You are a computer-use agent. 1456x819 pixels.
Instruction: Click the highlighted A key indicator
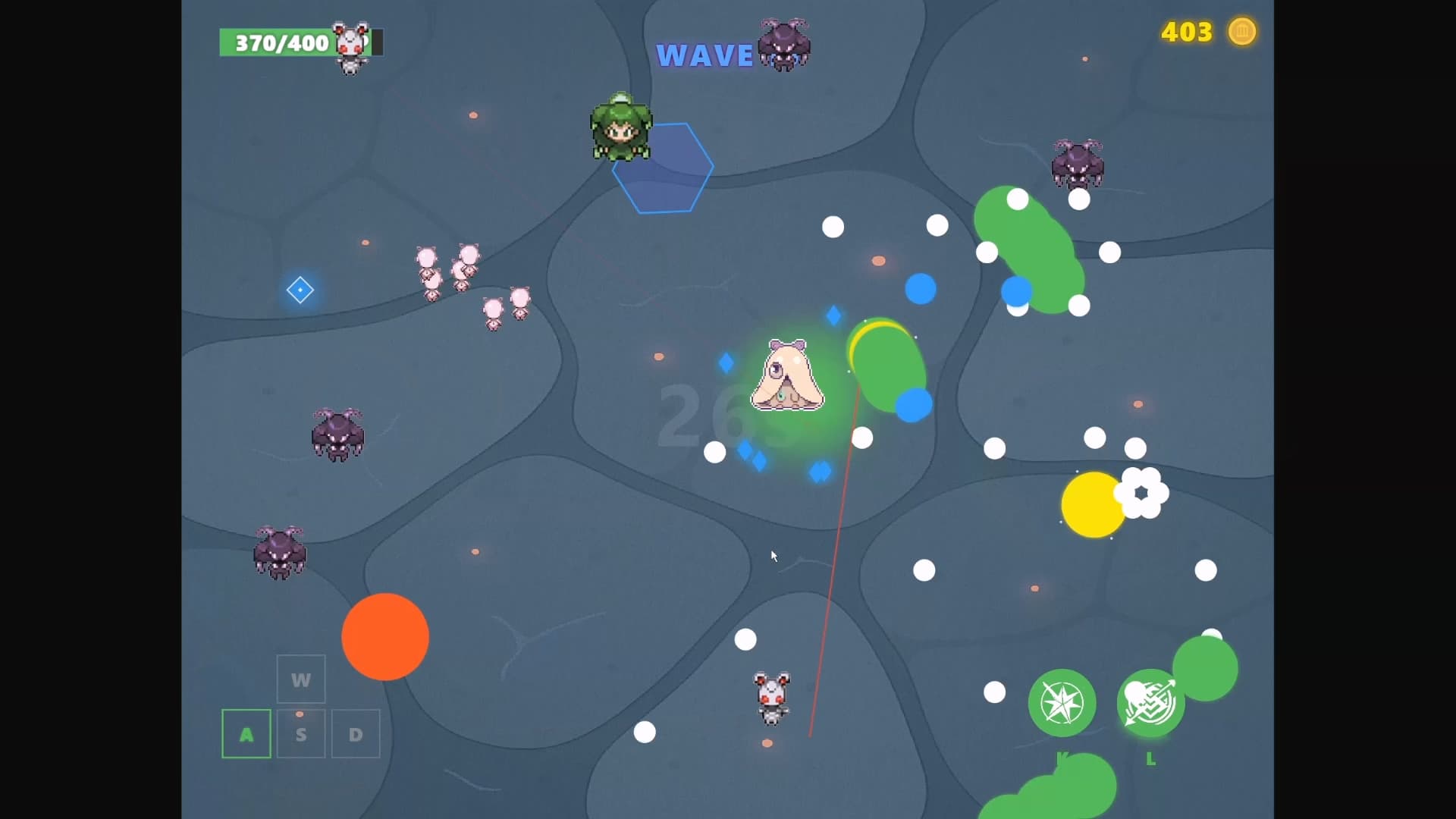click(x=246, y=733)
